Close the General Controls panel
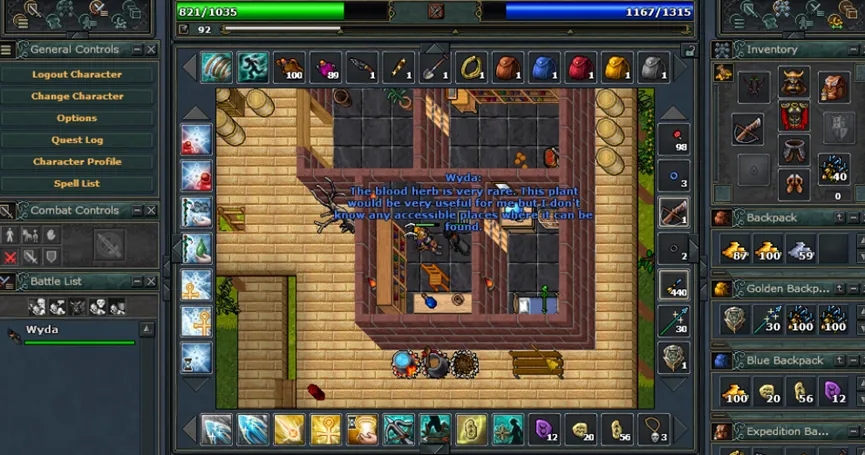Screen dimensions: 865x455 coord(151,49)
